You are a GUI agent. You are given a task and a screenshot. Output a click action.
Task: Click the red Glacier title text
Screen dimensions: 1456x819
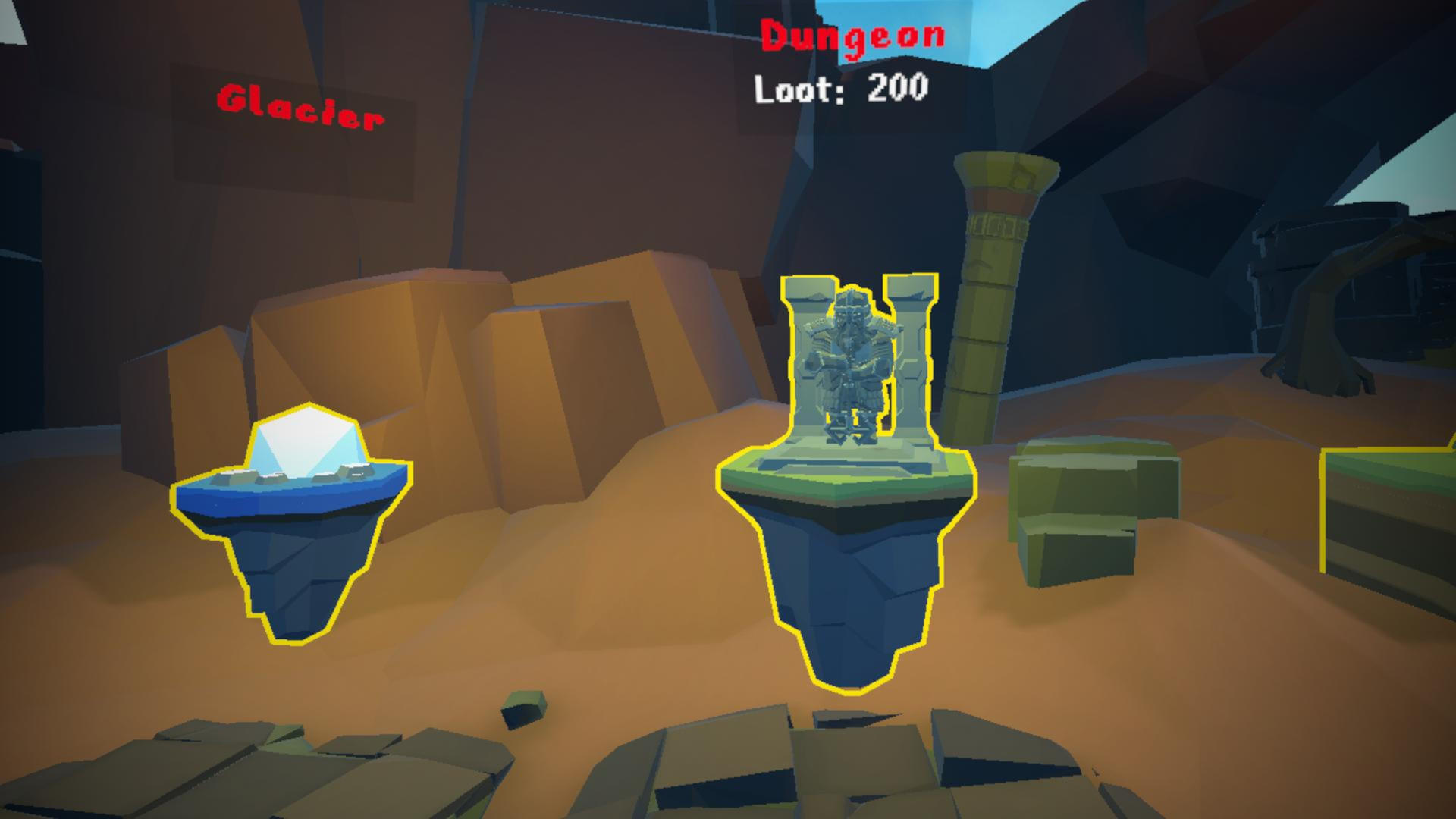pos(300,106)
